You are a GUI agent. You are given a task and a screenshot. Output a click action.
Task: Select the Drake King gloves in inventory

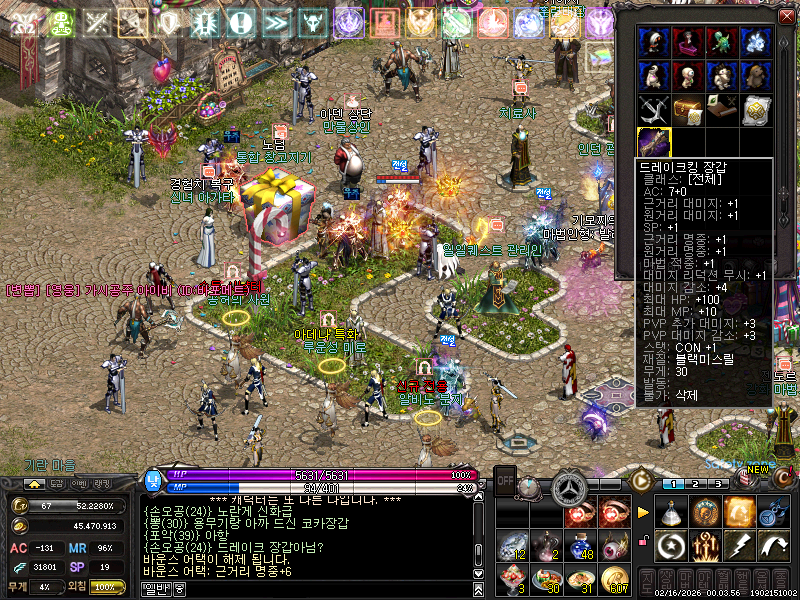(x=655, y=140)
